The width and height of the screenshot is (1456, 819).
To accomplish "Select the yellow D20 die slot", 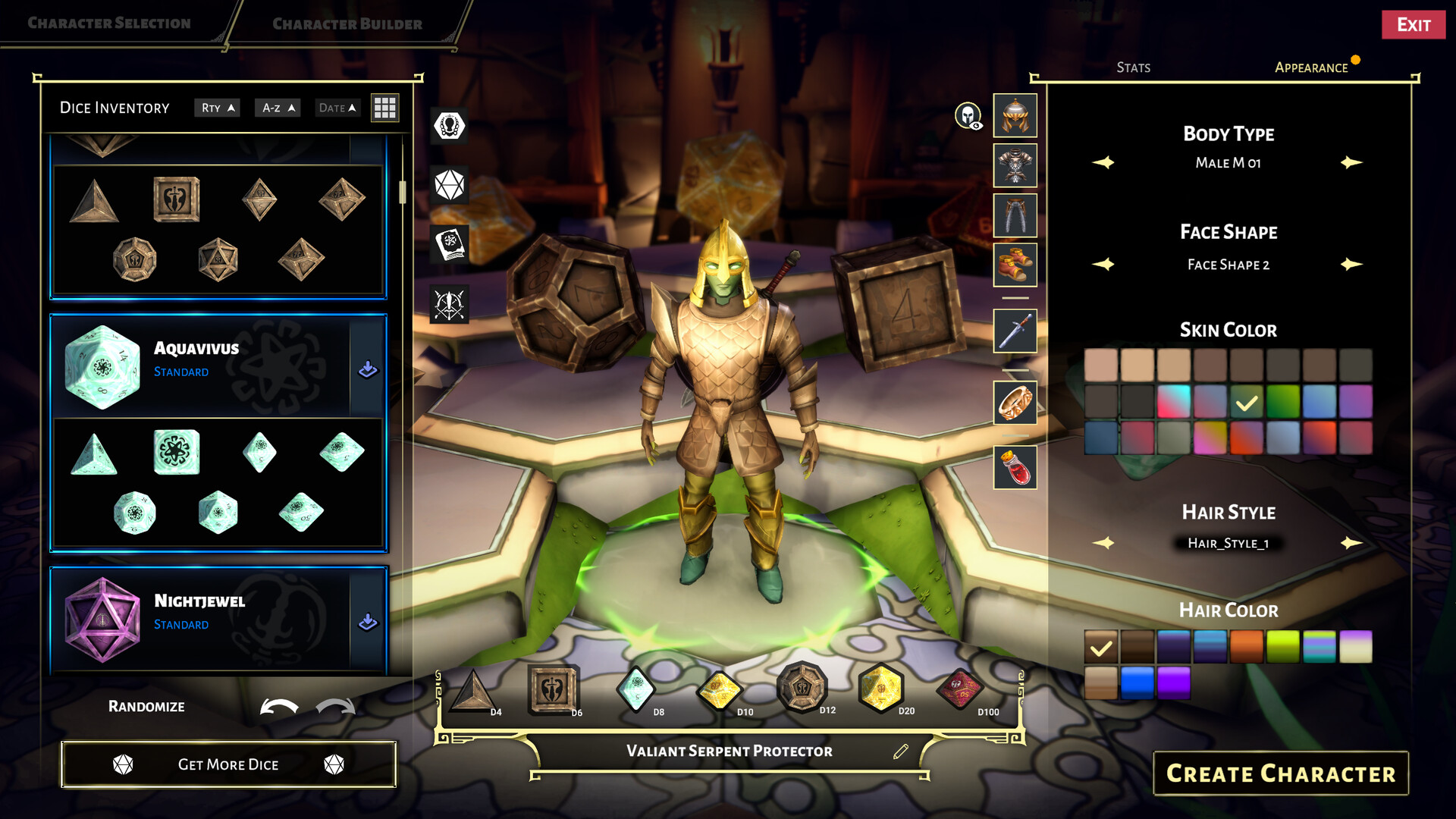I will 880,689.
